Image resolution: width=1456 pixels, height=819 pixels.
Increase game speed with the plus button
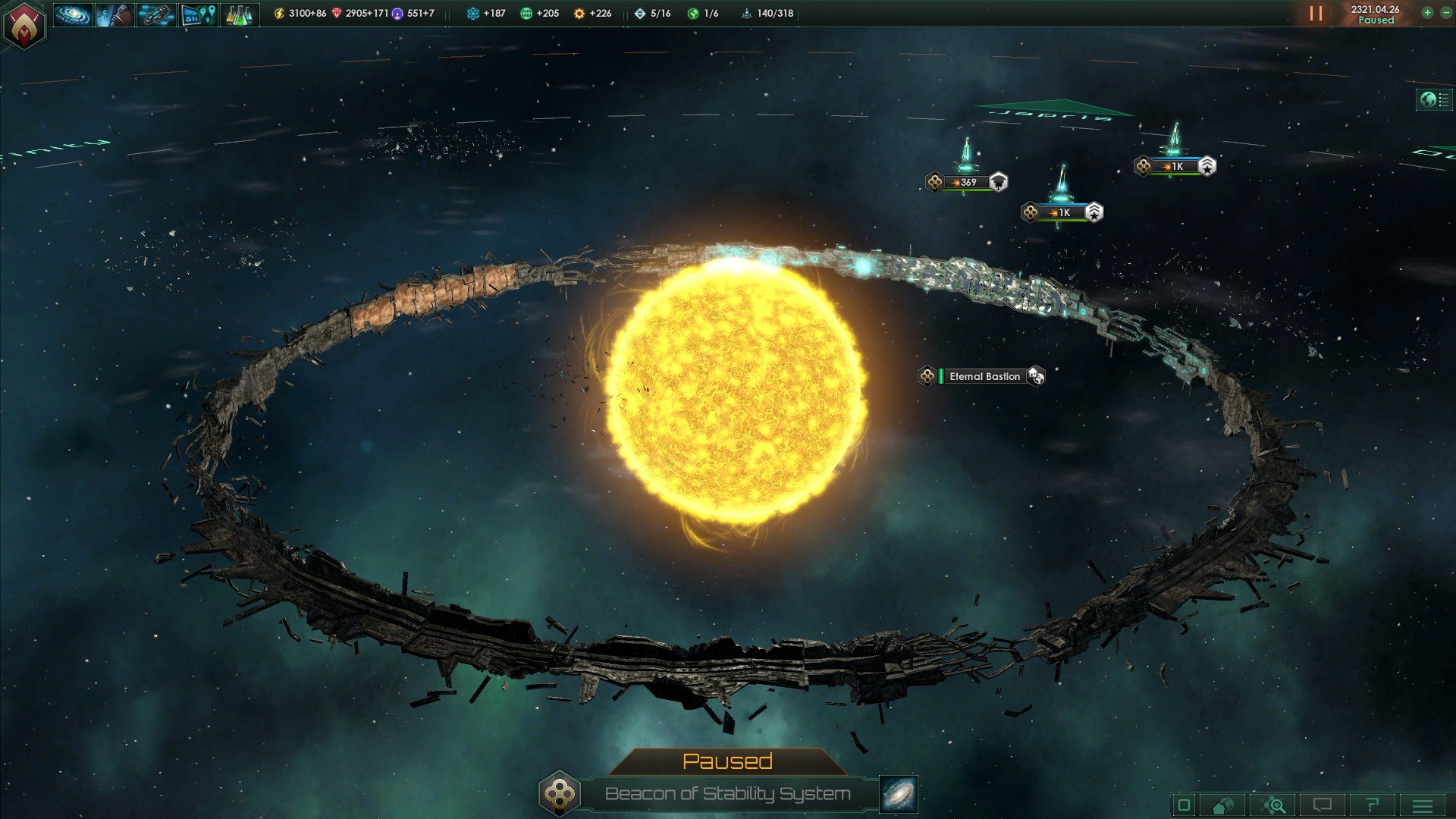tap(1427, 13)
